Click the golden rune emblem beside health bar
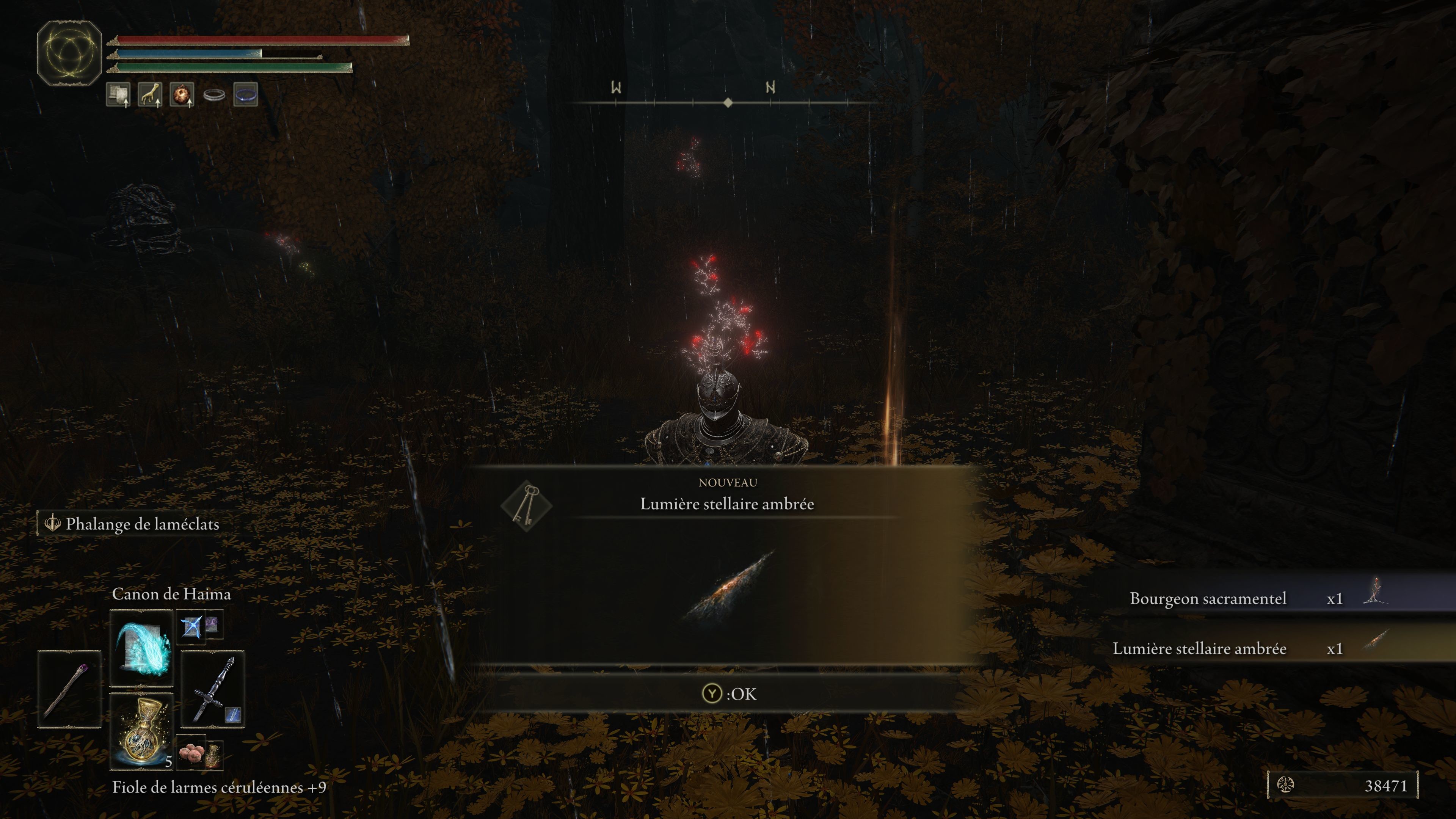This screenshot has height=819, width=1456. 69,53
